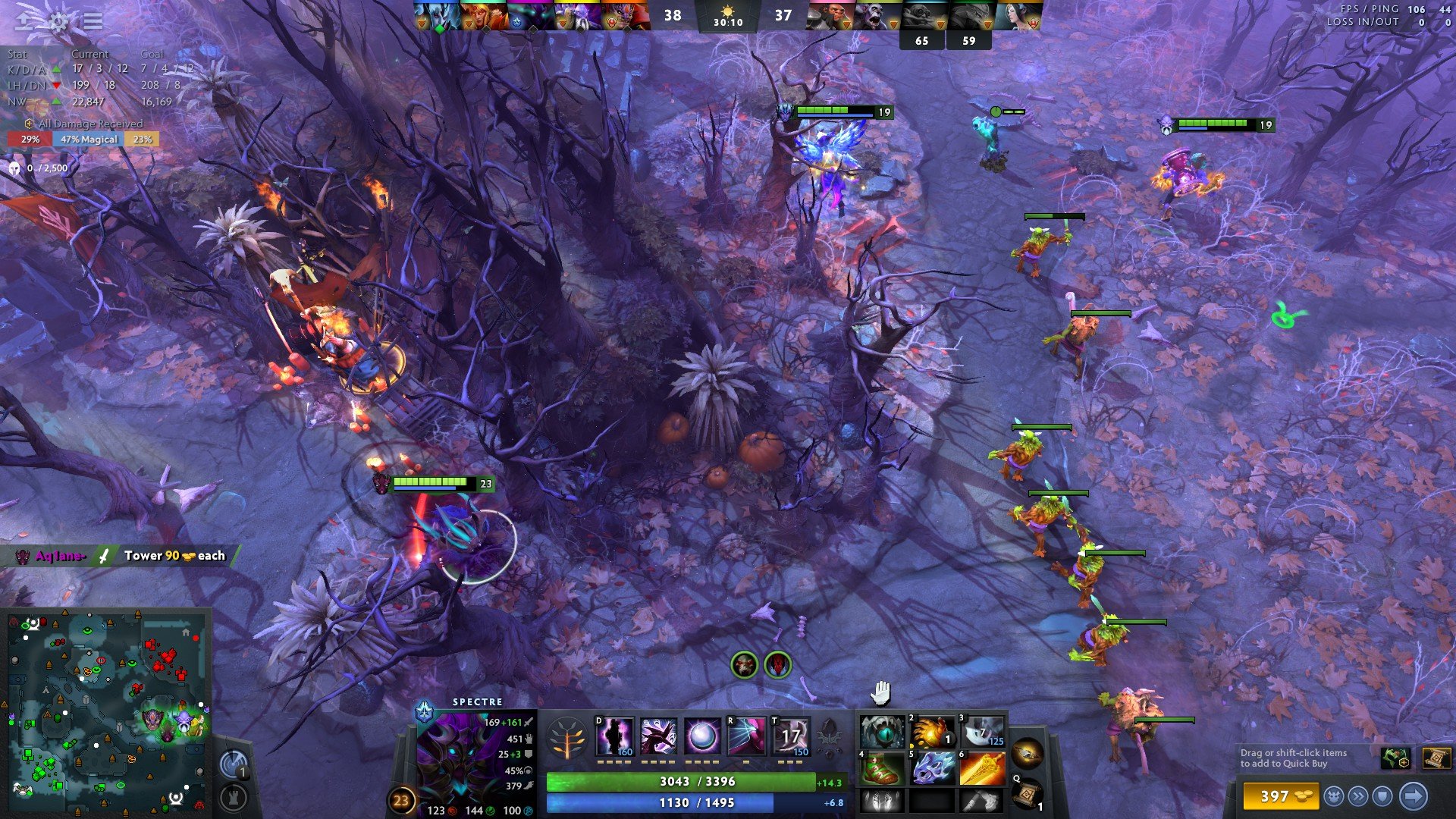Image resolution: width=1456 pixels, height=819 pixels.
Task: Toggle the courier speed burst button
Action: coord(1358,796)
